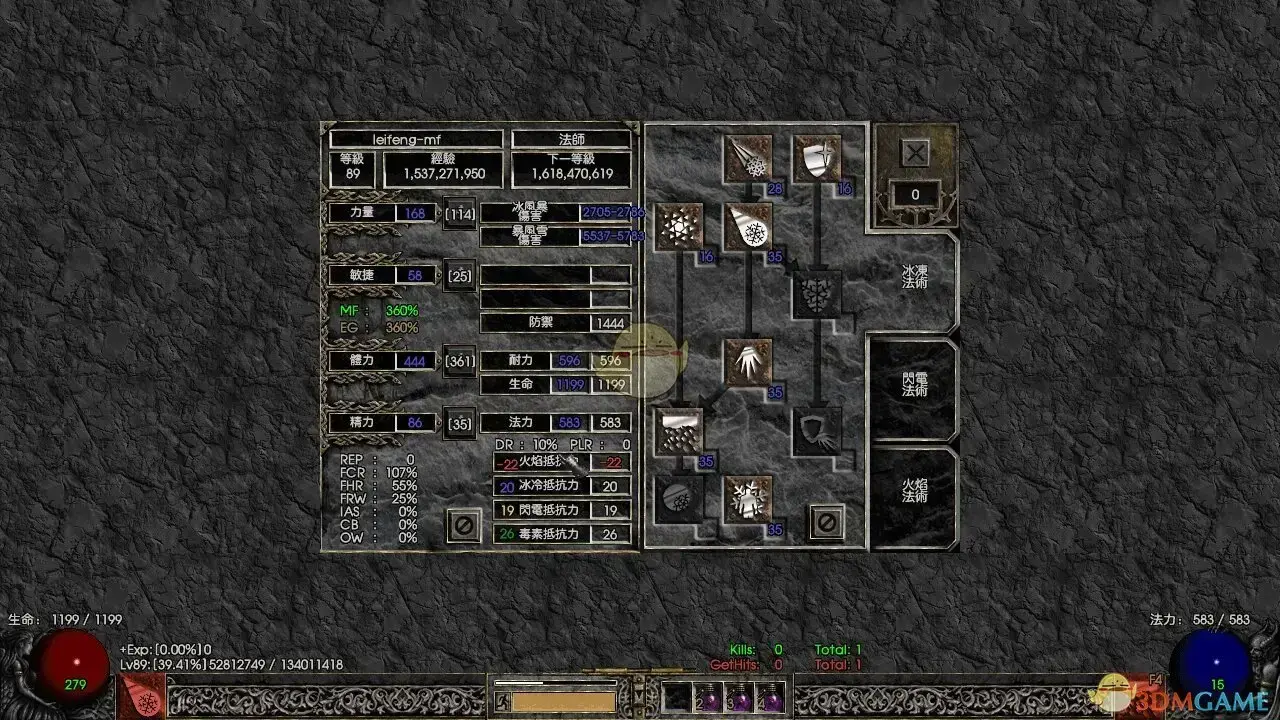Screen dimensions: 1280x720
Task: Click the [114] button beside 力量
Action: [x=460, y=214]
